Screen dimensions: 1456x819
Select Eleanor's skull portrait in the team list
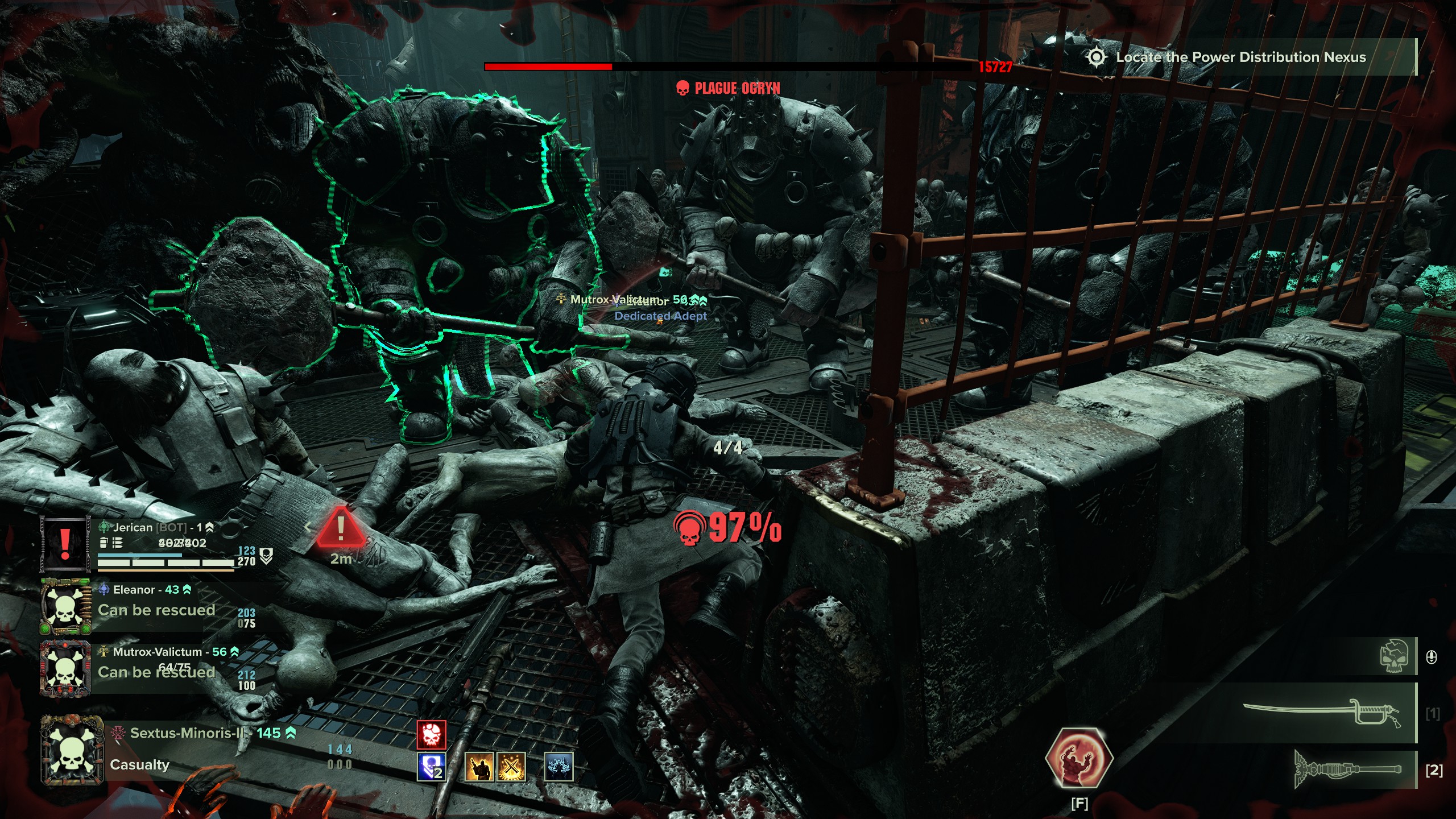[x=65, y=607]
